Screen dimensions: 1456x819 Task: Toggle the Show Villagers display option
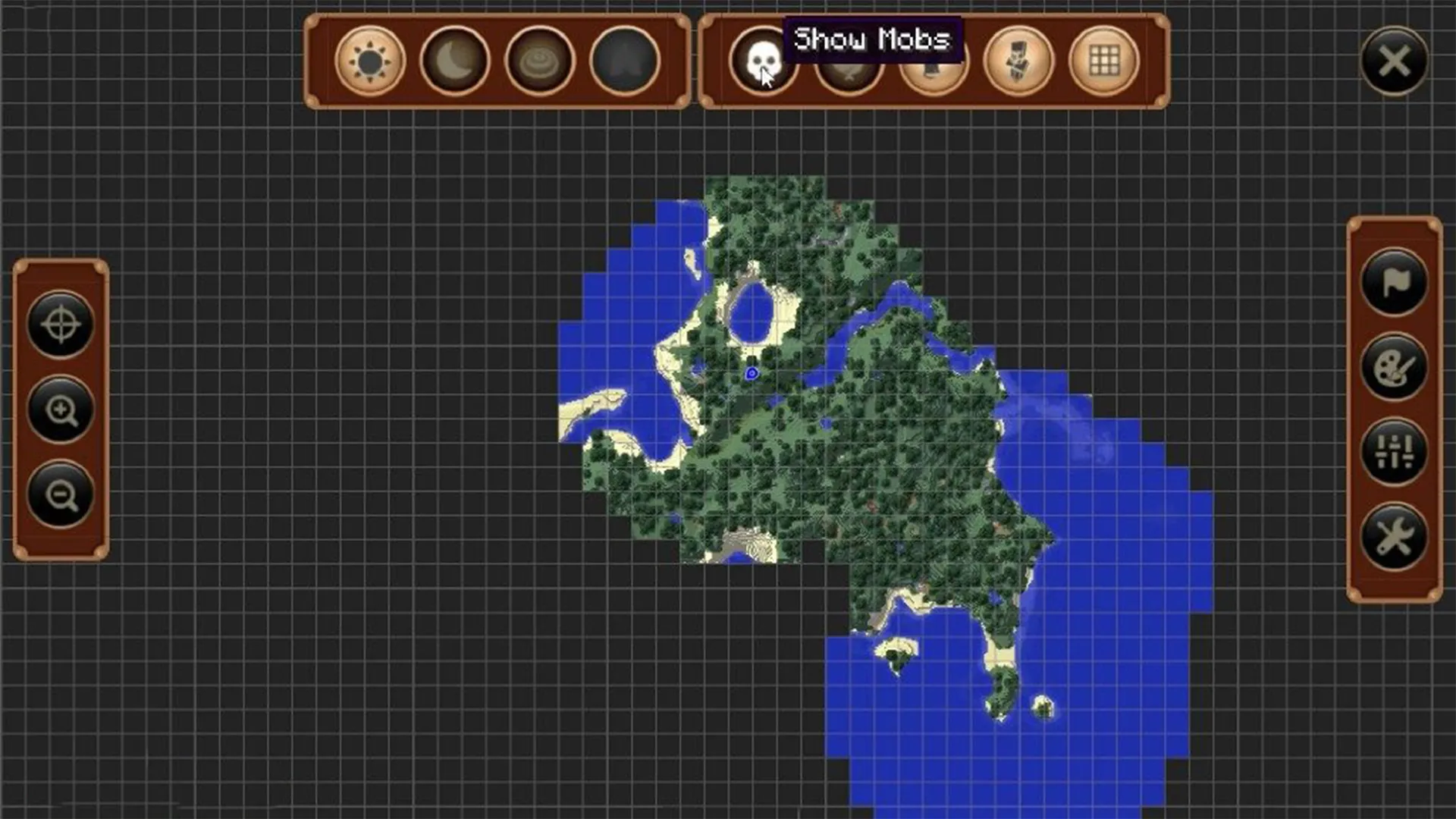(x=932, y=62)
